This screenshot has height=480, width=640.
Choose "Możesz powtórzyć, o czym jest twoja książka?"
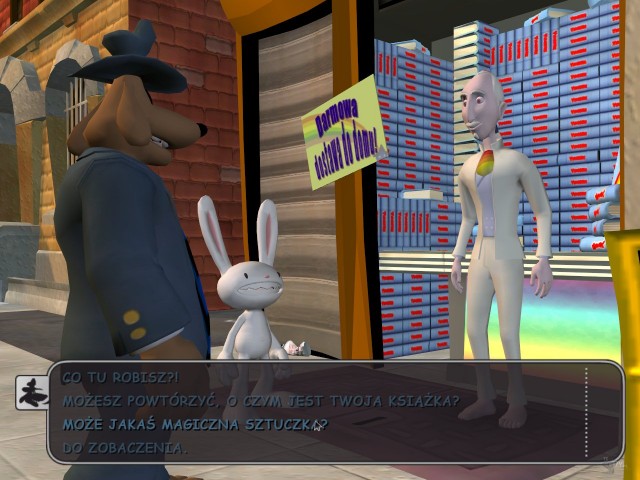pos(261,401)
